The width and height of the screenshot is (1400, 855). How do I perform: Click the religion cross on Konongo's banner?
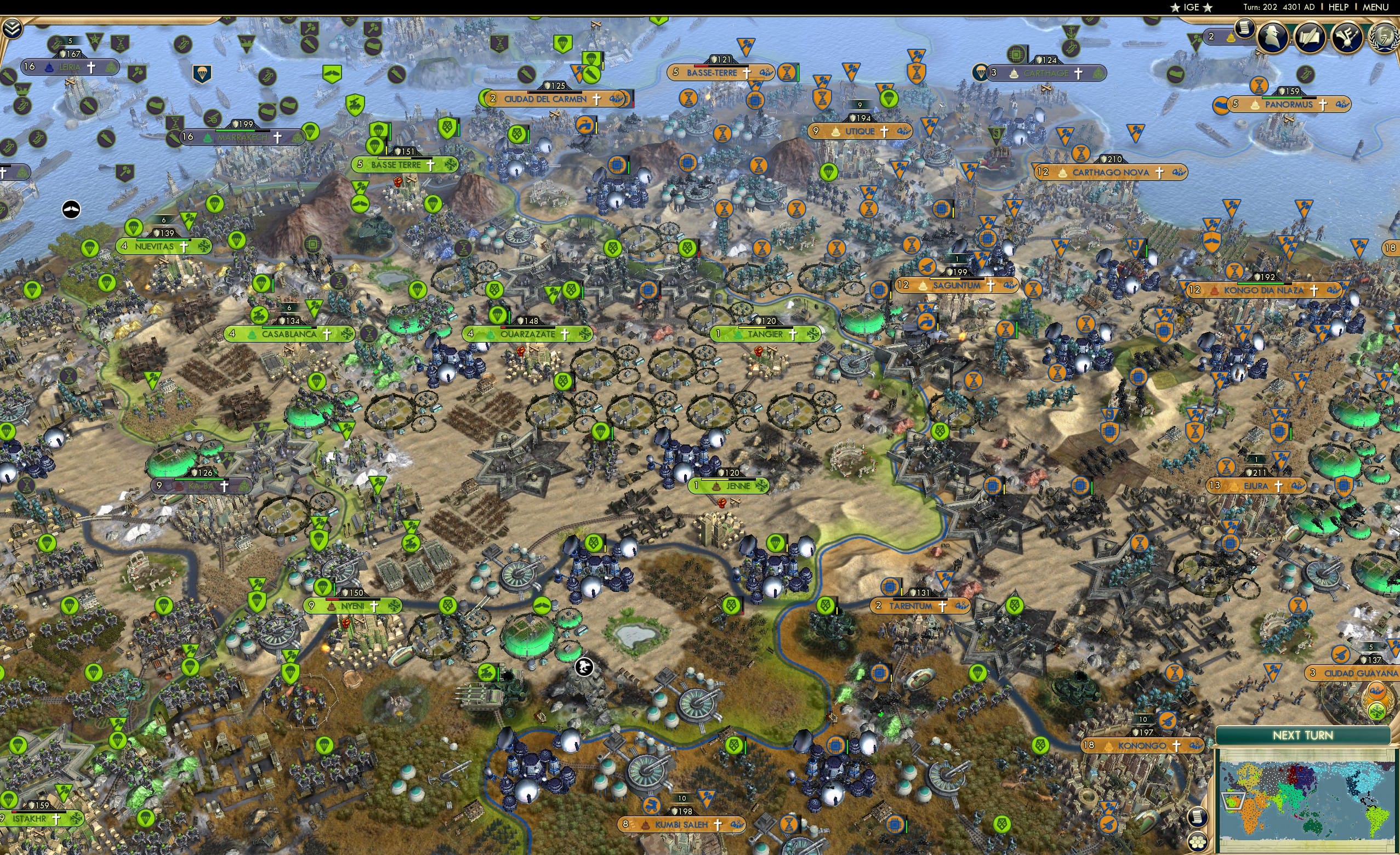coord(1176,748)
